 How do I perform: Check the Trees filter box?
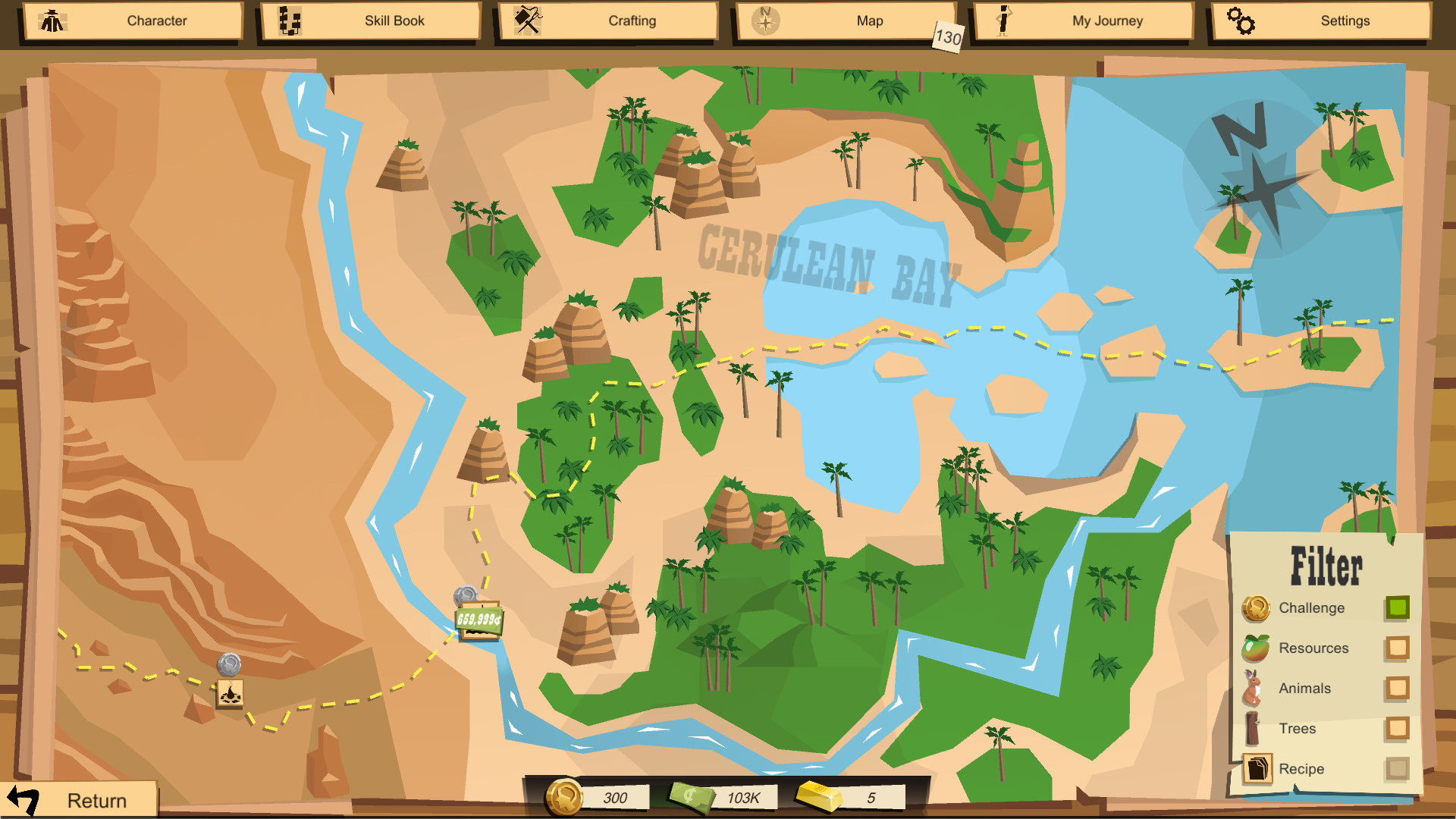pyautogui.click(x=1398, y=729)
